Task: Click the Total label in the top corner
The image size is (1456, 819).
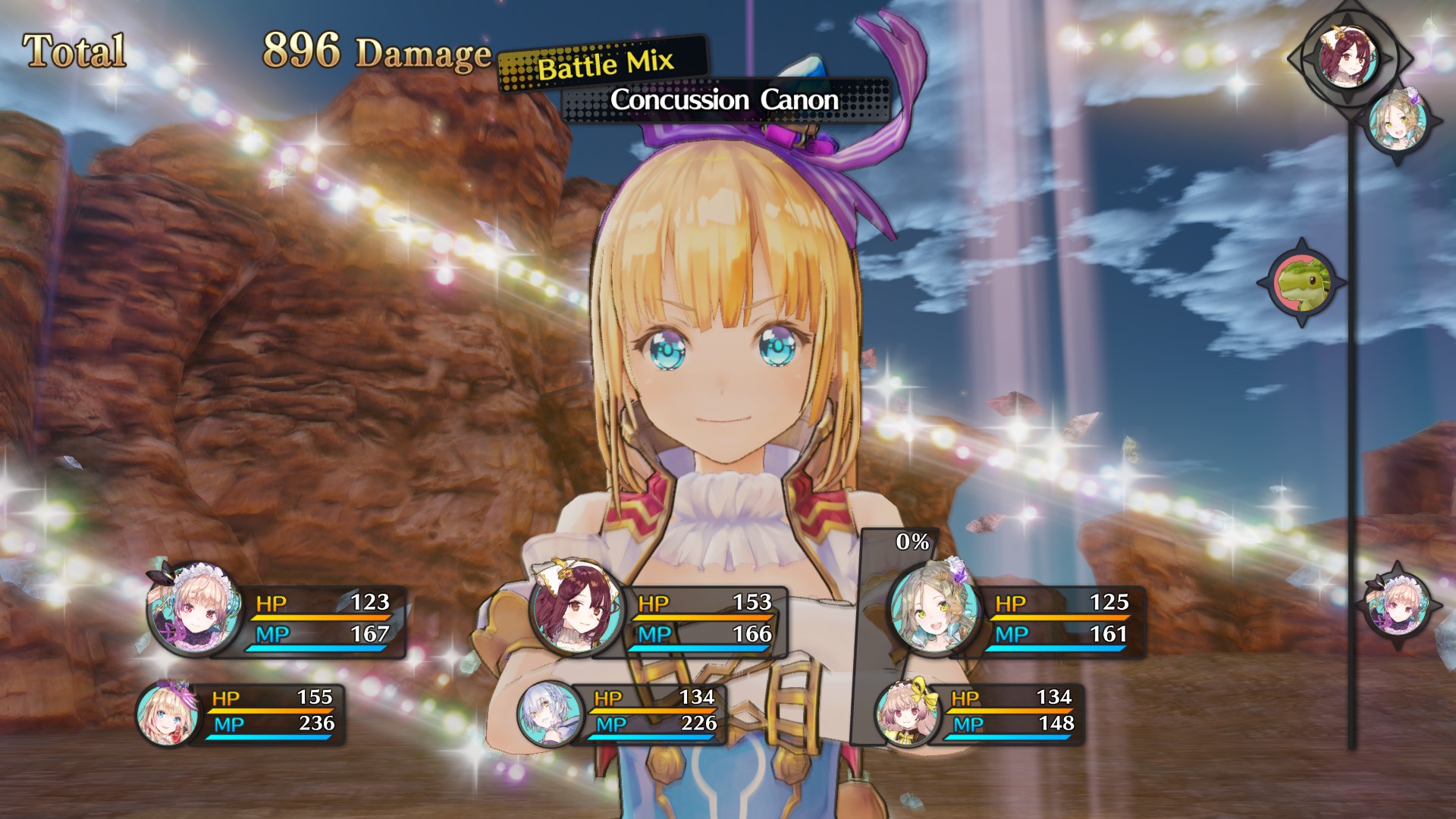Action: (74, 49)
